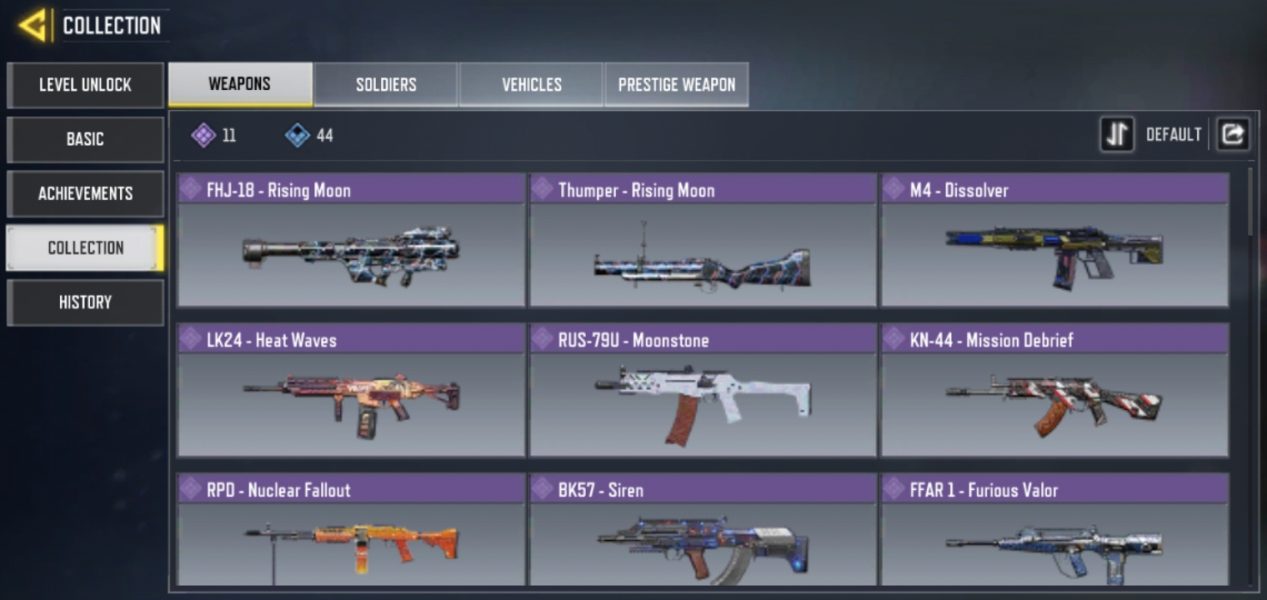Open the BK57 Siren weapon card
Screen dimensions: 1267x600
[x=702, y=530]
